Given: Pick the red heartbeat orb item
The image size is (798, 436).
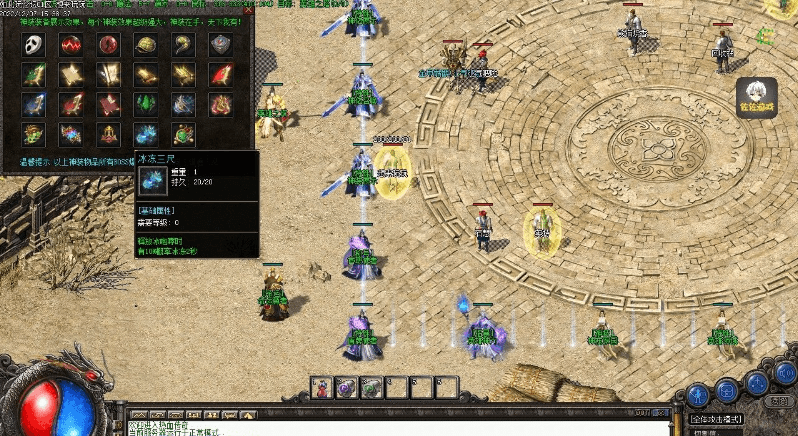Looking at the screenshot, I should click(x=70, y=45).
